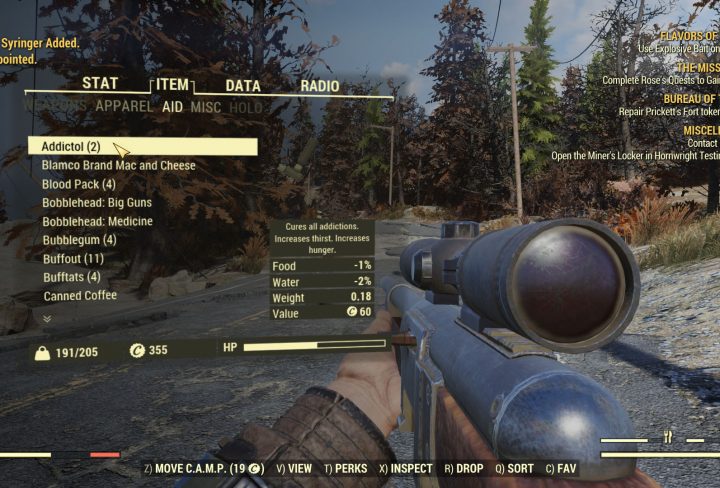Open the DATA tab
This screenshot has height=488, width=720.
(243, 86)
